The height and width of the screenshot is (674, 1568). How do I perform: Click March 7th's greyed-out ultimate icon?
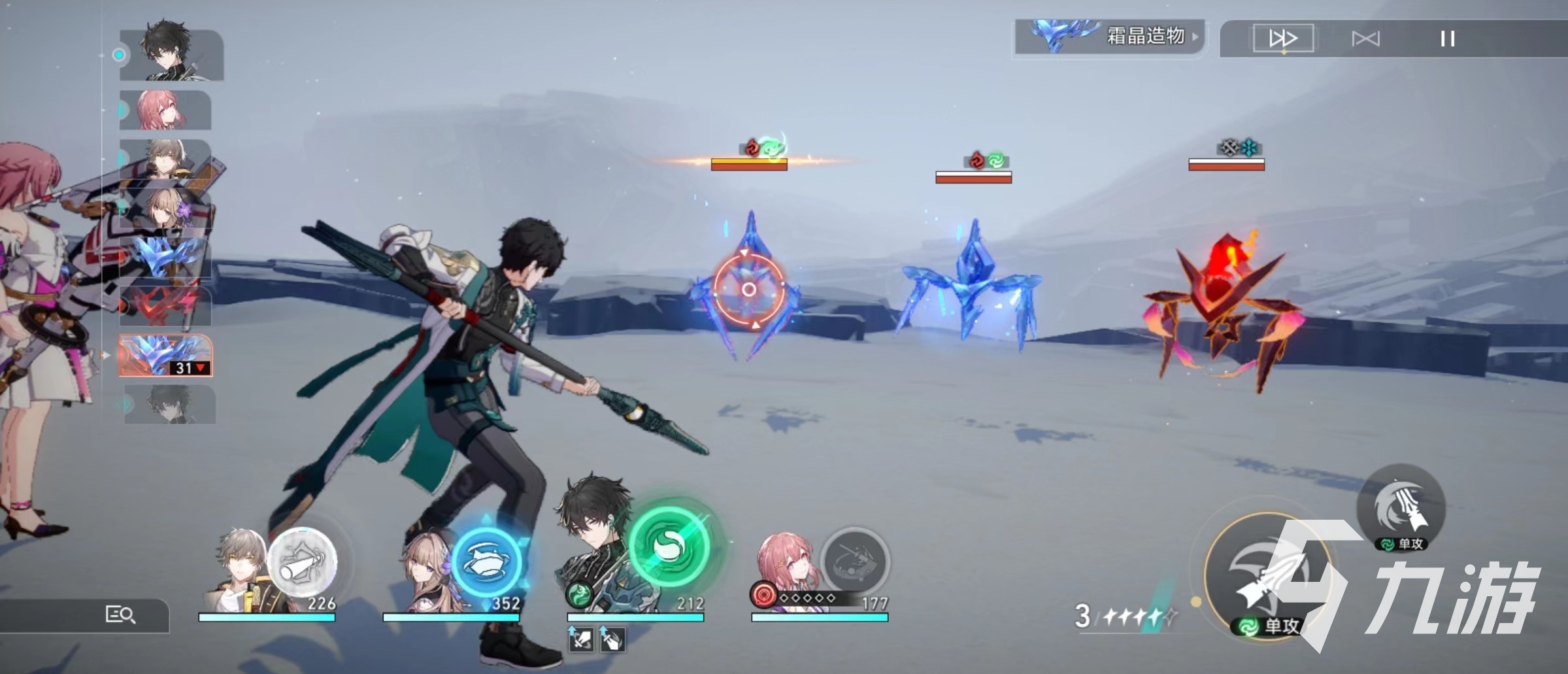pos(854,562)
